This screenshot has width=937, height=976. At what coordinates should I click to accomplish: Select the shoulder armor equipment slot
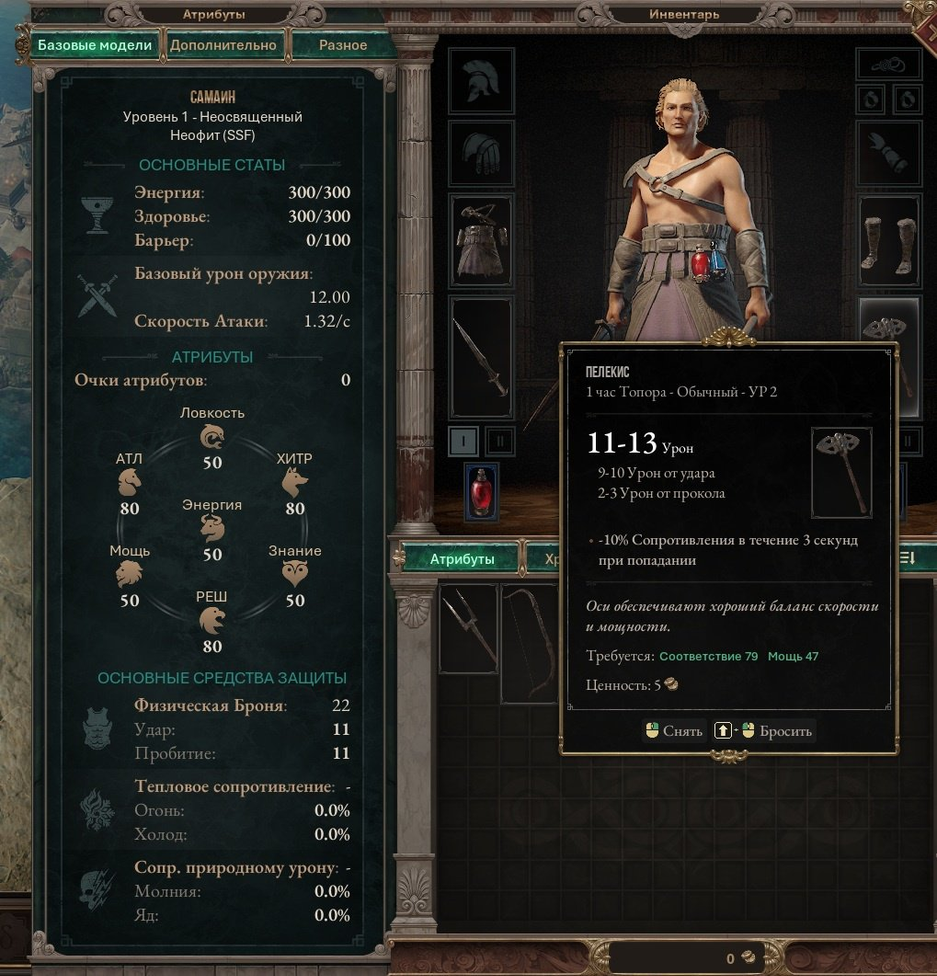481,153
